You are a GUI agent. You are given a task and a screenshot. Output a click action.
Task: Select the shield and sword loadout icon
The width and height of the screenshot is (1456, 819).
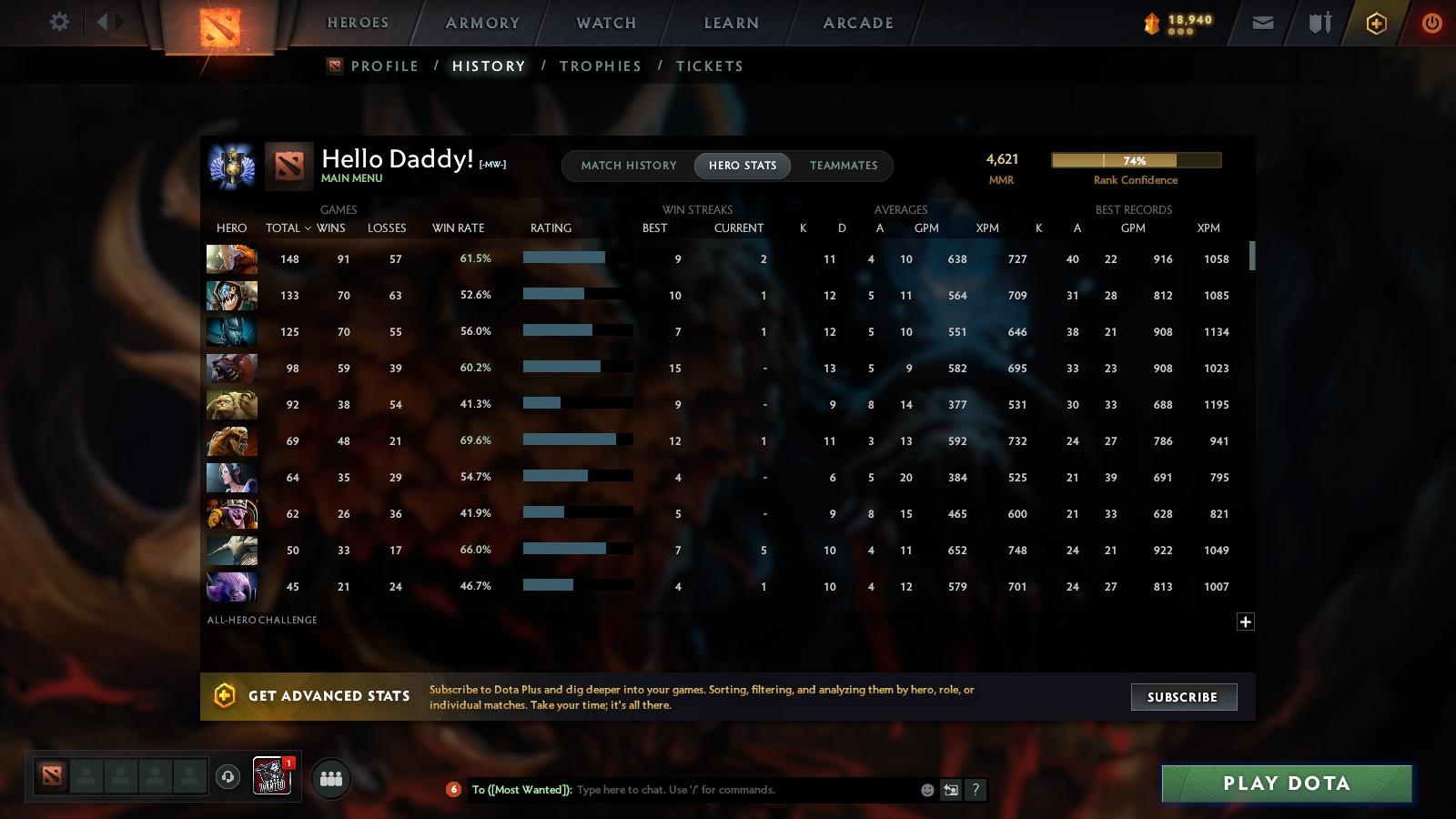1319,22
